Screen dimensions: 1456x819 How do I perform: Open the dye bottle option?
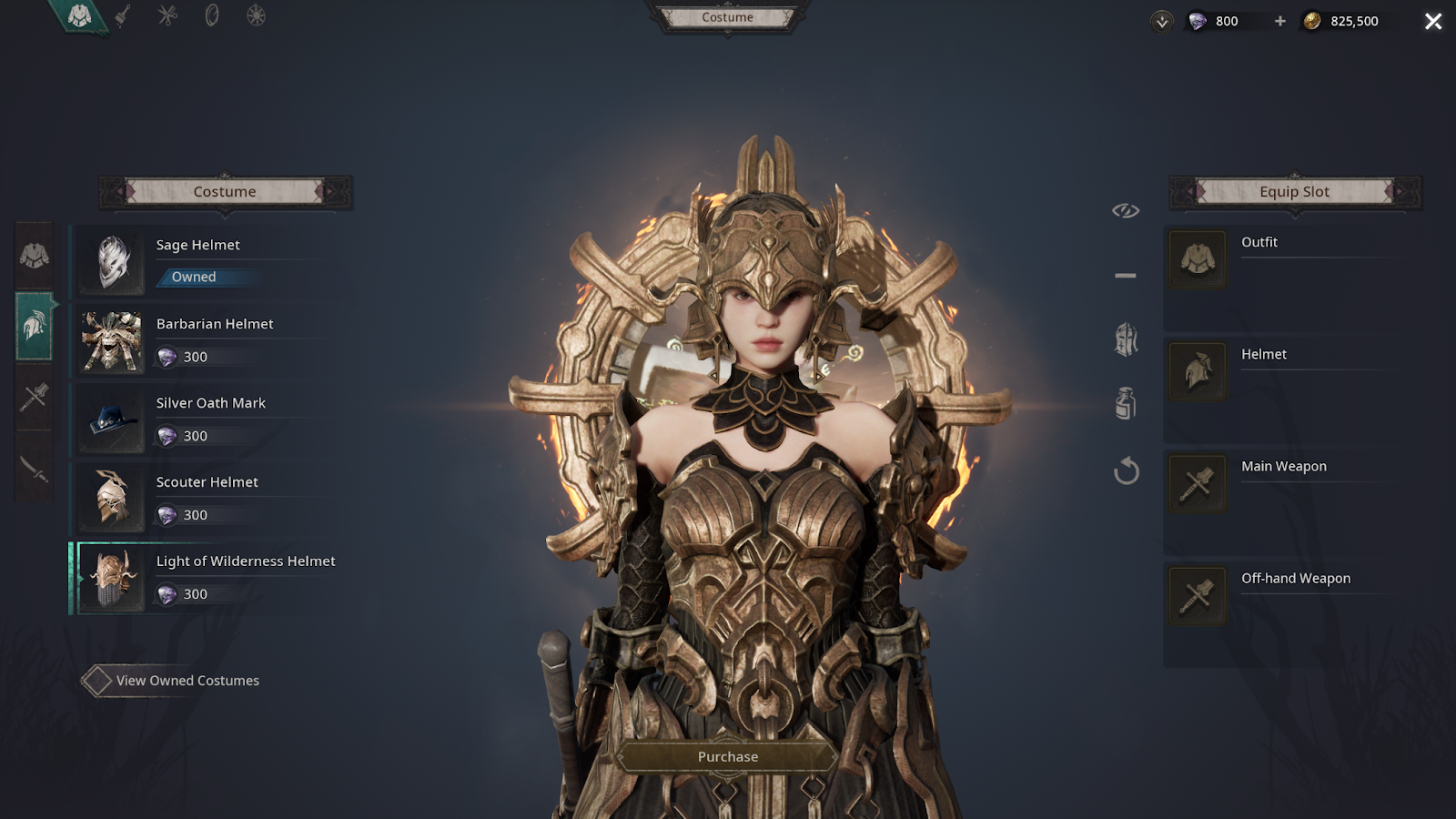[x=1126, y=403]
